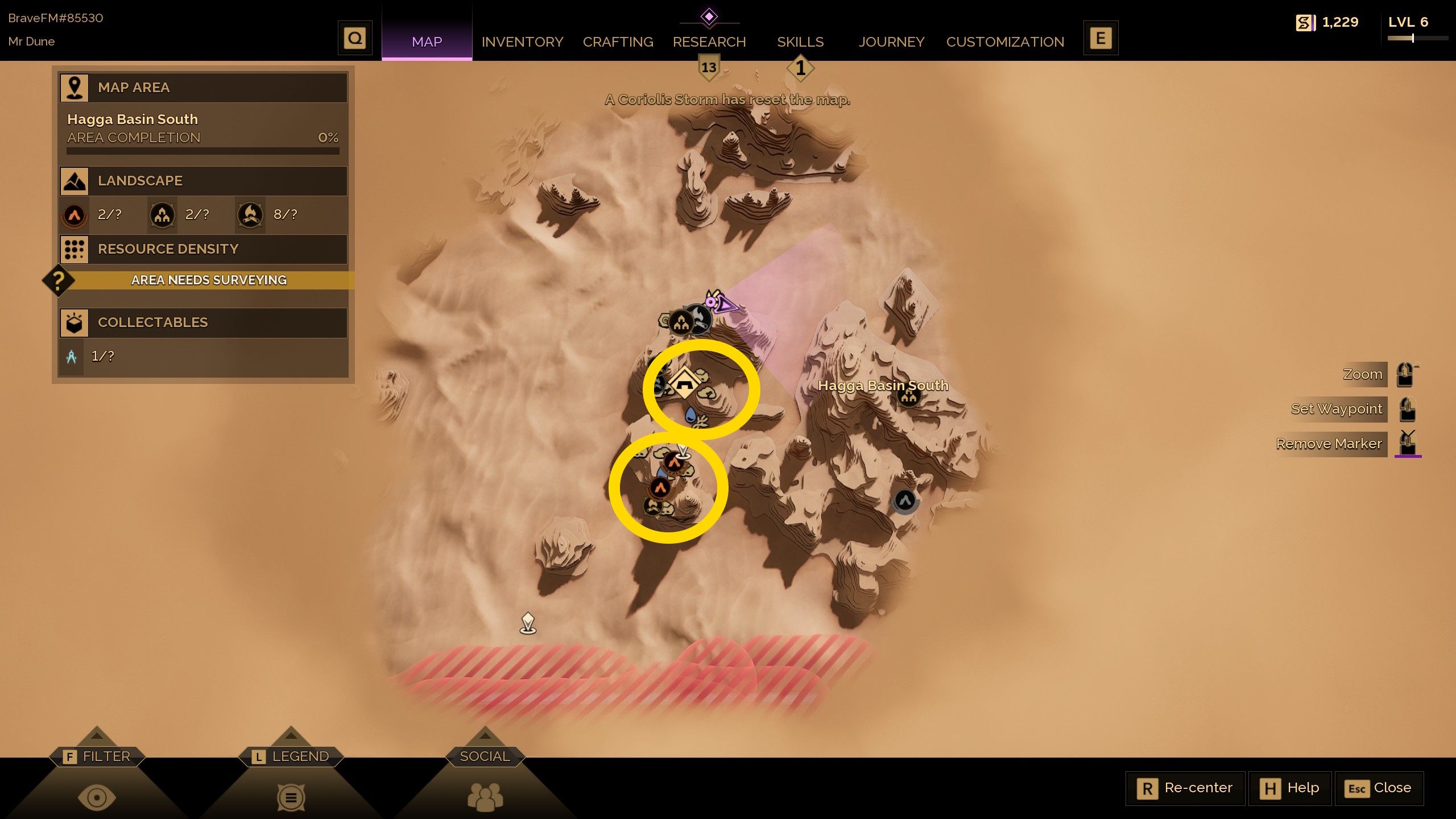
Task: Switch to the Inventory tab
Action: 522,42
